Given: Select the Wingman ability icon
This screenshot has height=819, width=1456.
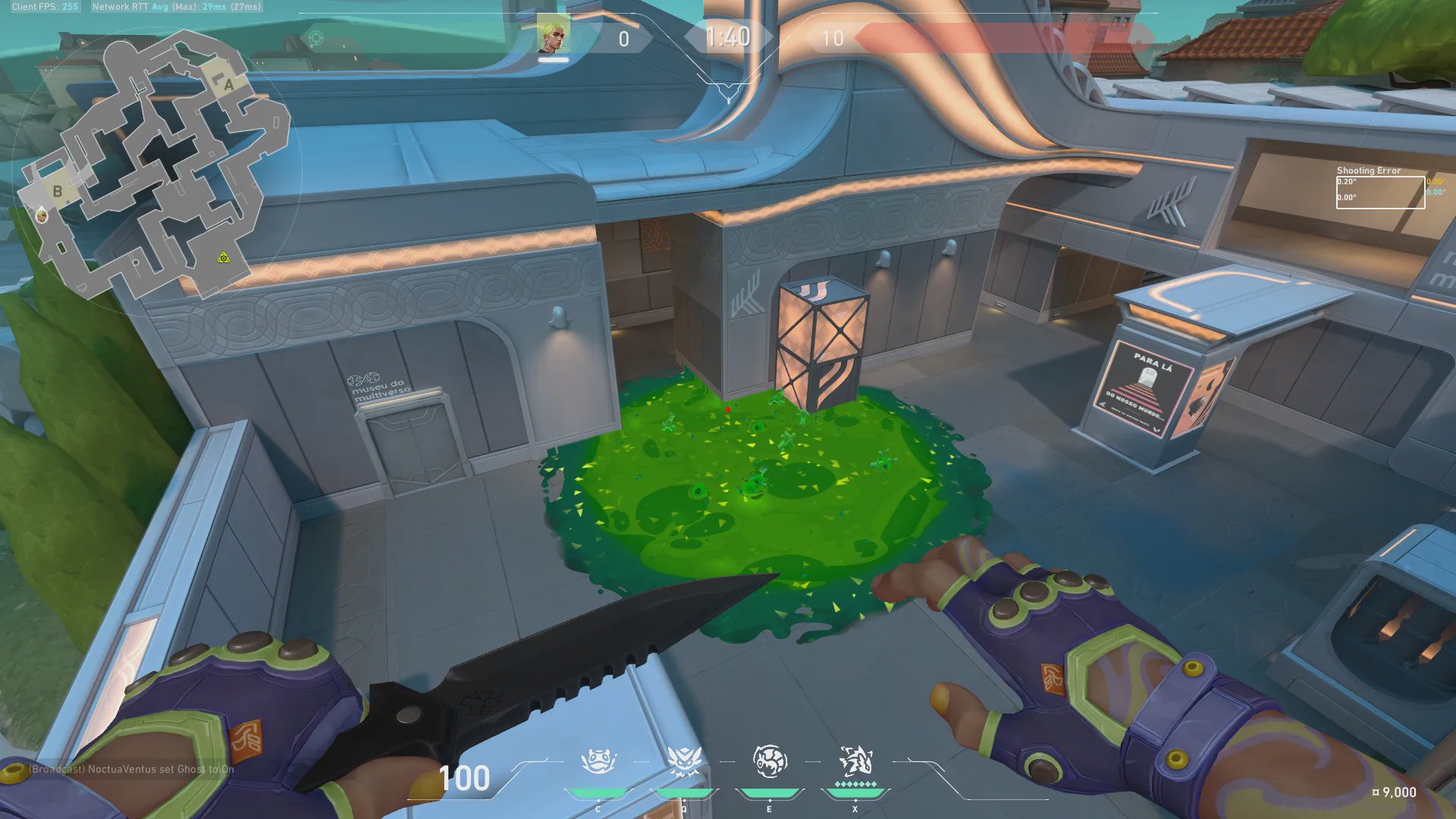Looking at the screenshot, I should [x=683, y=761].
